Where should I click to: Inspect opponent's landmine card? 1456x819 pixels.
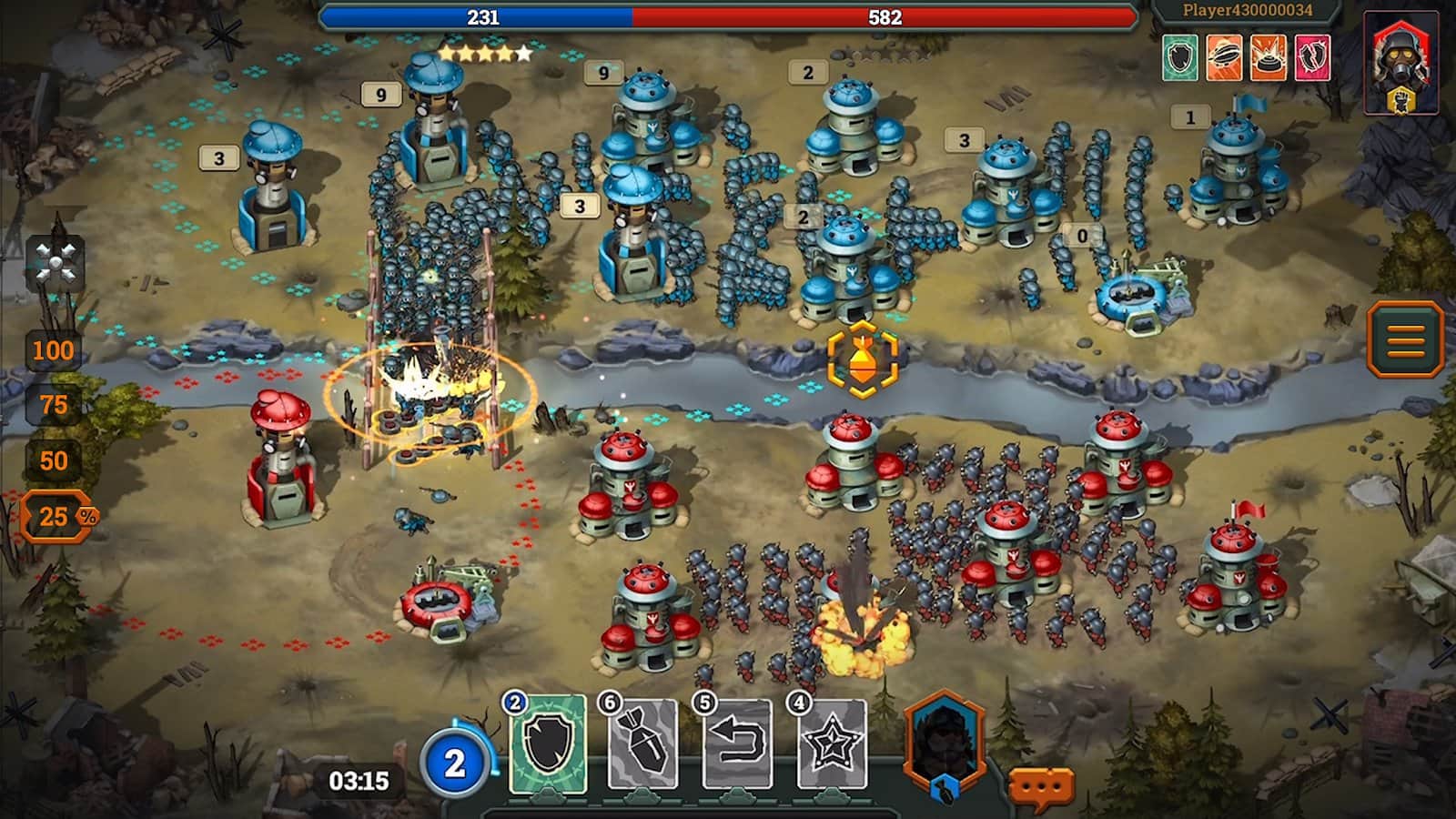(x=1268, y=57)
